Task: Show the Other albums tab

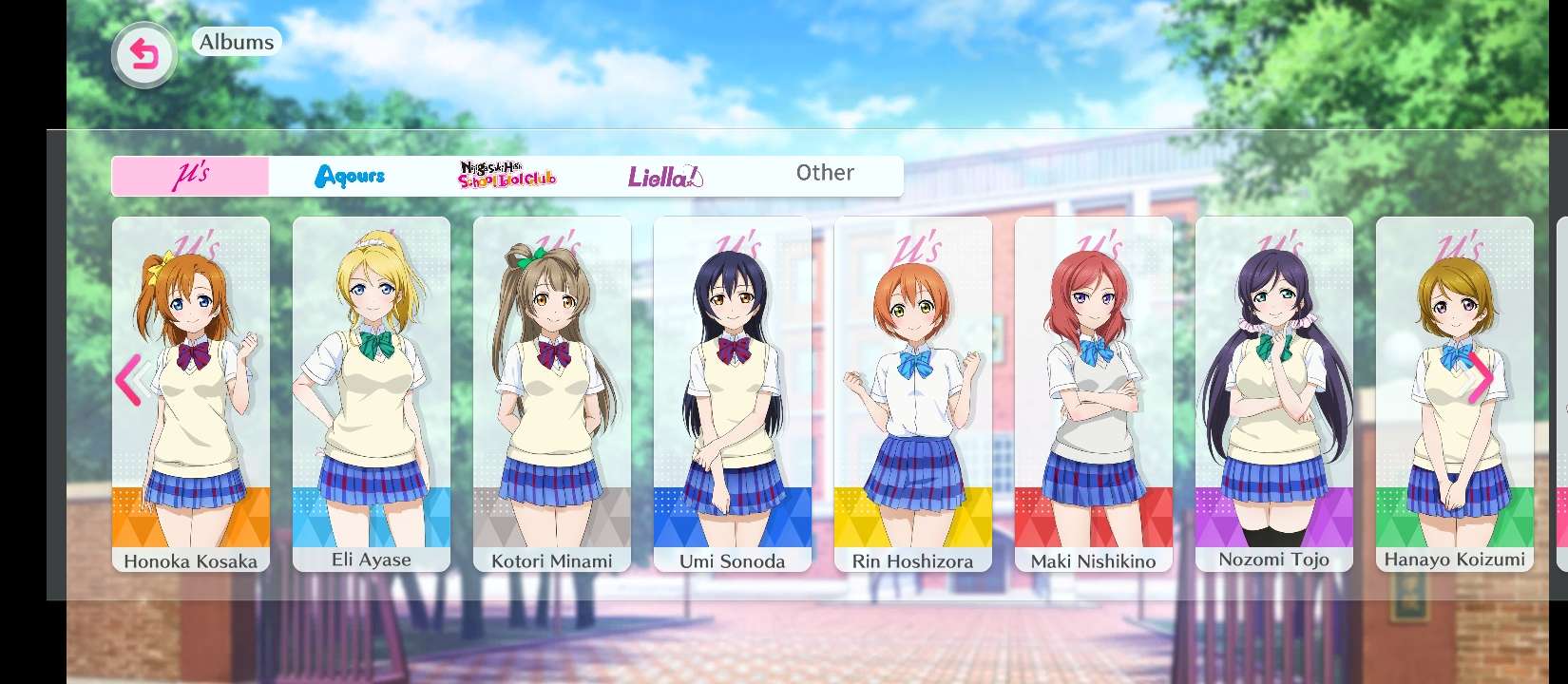Action: (825, 174)
